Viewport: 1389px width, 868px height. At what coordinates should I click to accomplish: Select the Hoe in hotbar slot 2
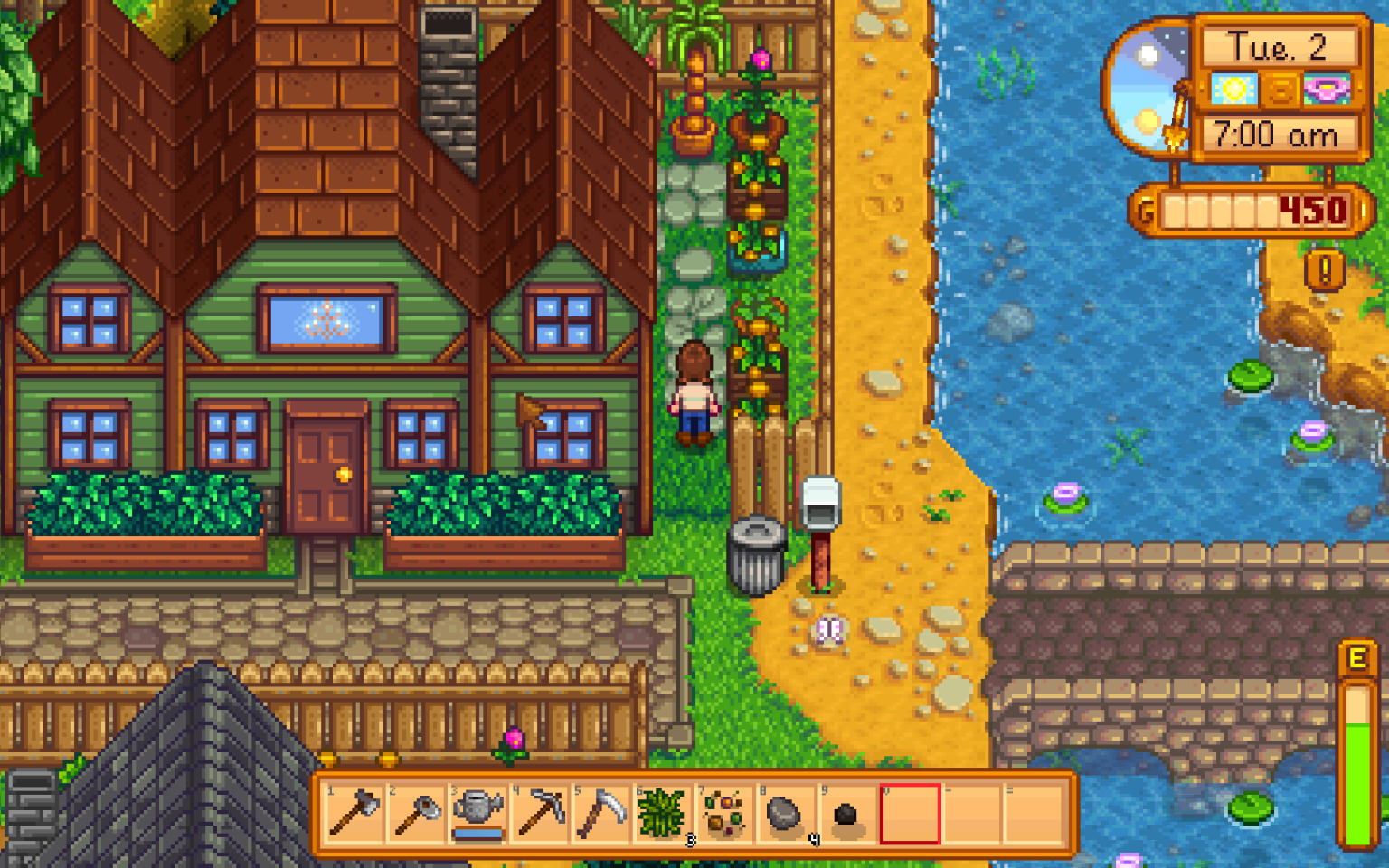click(414, 816)
